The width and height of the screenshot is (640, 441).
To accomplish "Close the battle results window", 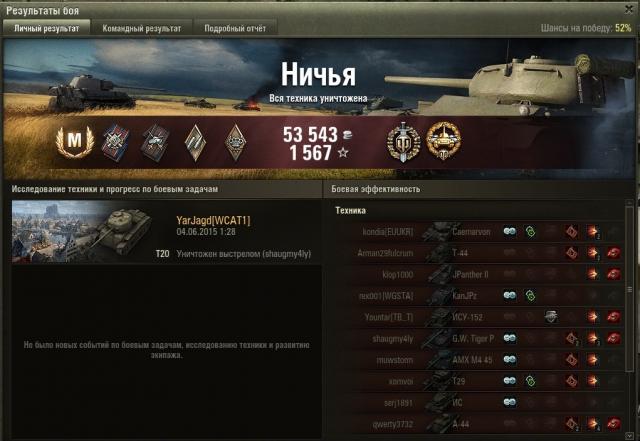I will [x=626, y=9].
